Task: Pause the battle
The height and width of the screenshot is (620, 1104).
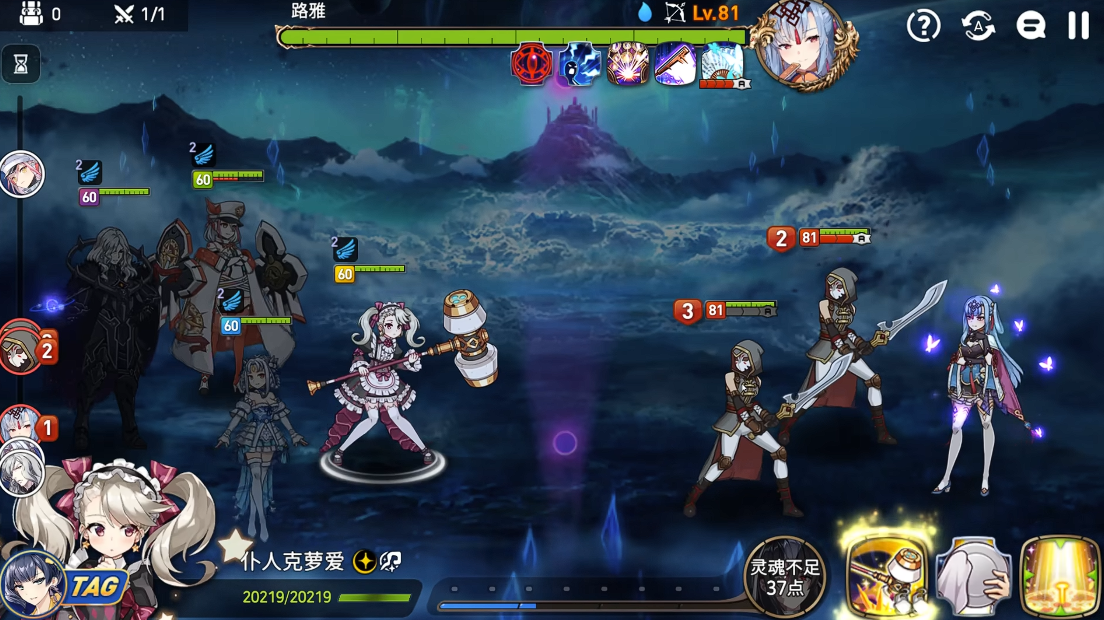Action: coord(1078,25)
